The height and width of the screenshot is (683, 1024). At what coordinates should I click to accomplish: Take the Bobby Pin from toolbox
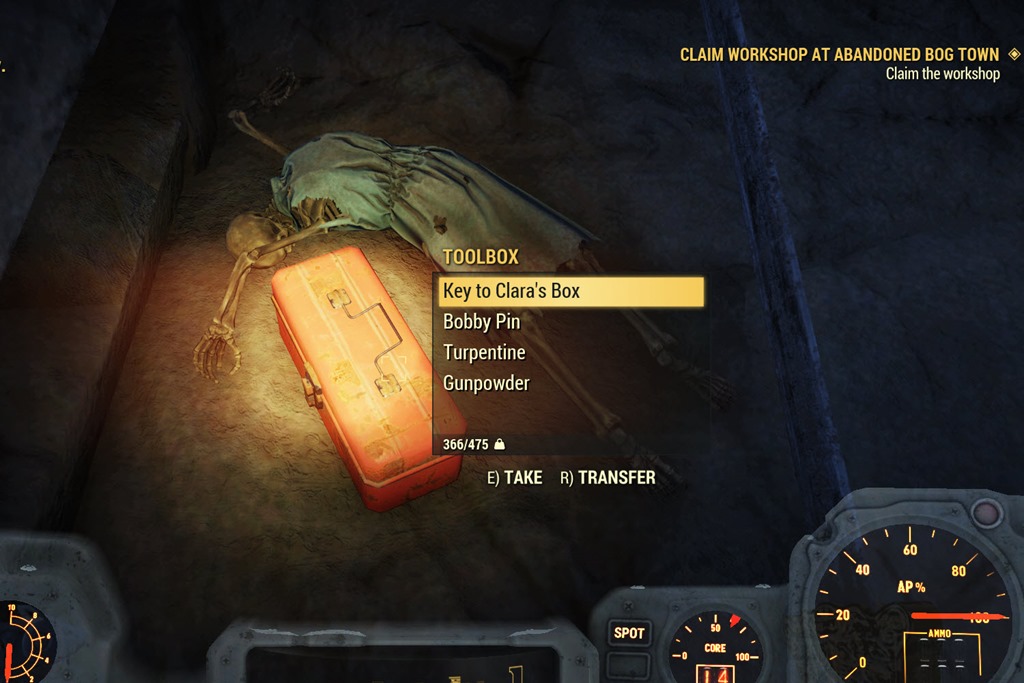coord(482,322)
